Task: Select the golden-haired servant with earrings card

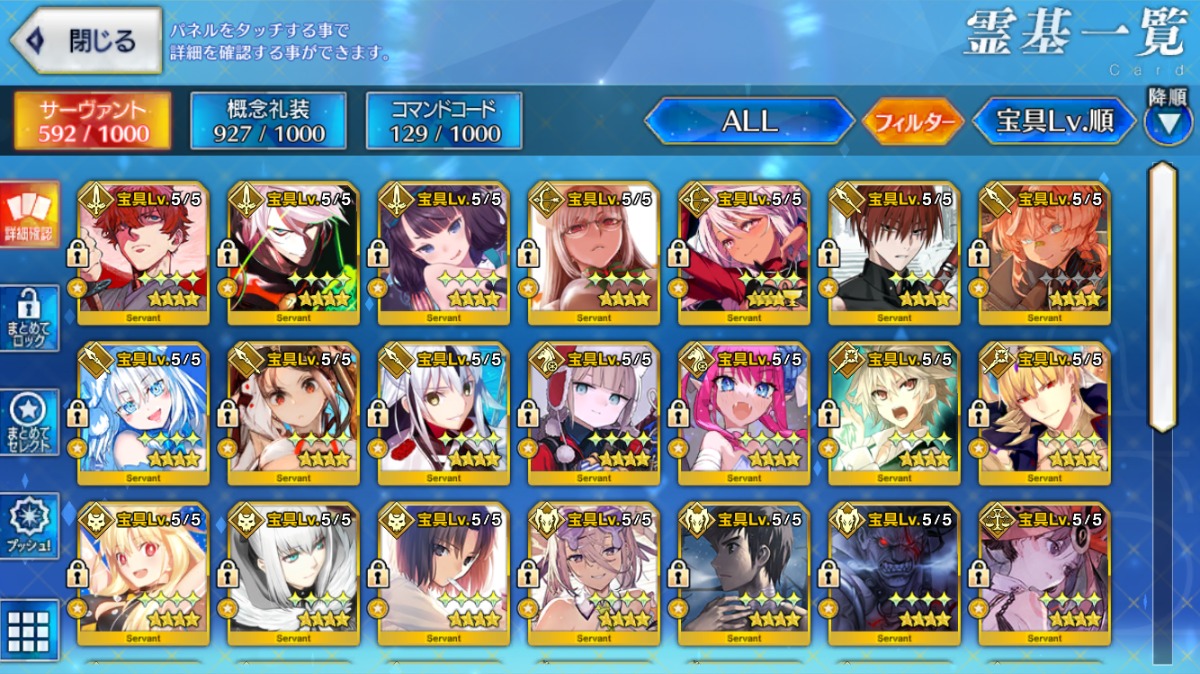Action: coord(1044,414)
